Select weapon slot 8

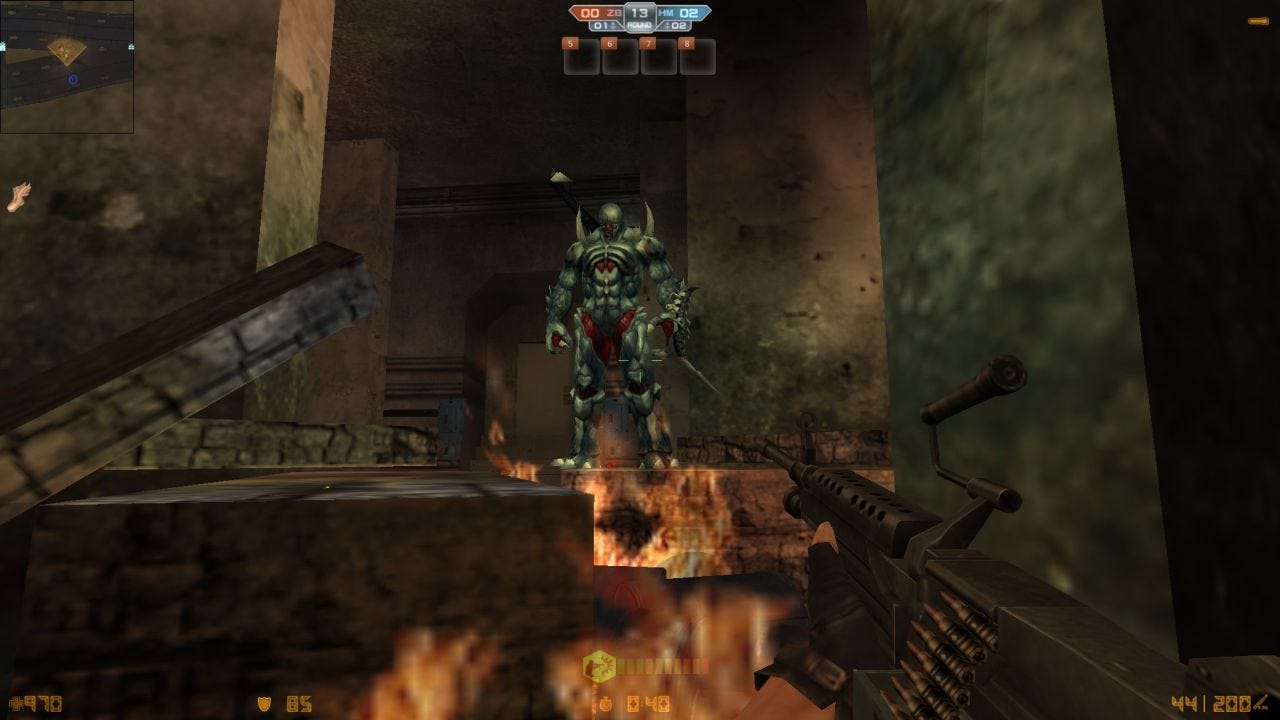pyautogui.click(x=696, y=56)
